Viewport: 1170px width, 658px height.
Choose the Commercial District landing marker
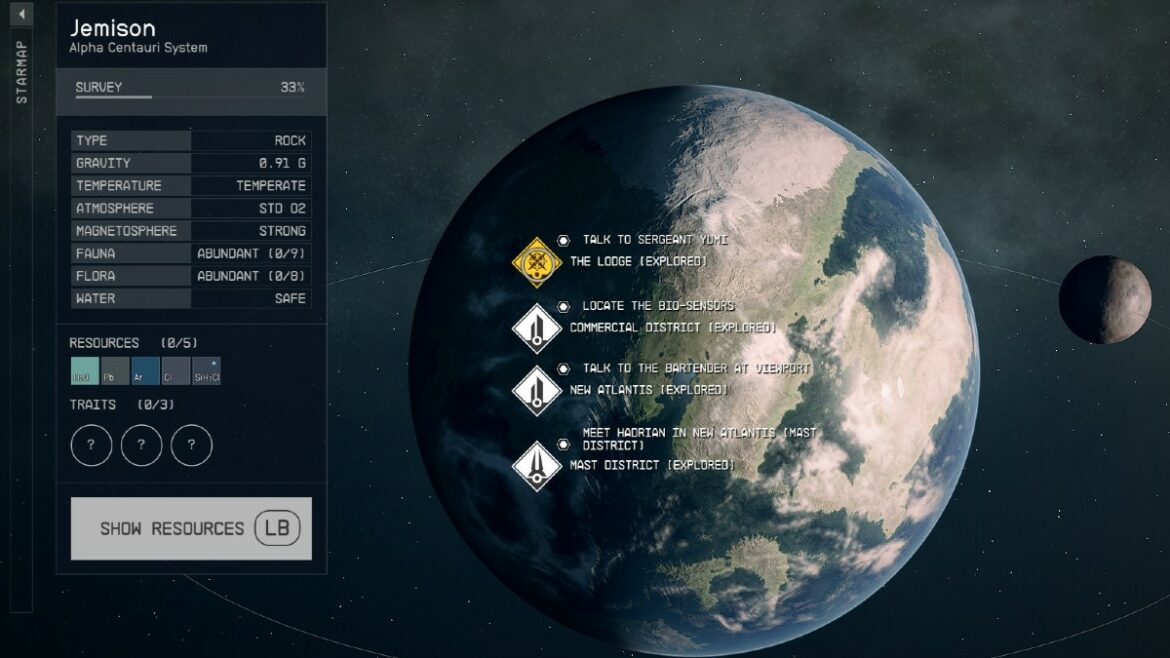click(536, 328)
